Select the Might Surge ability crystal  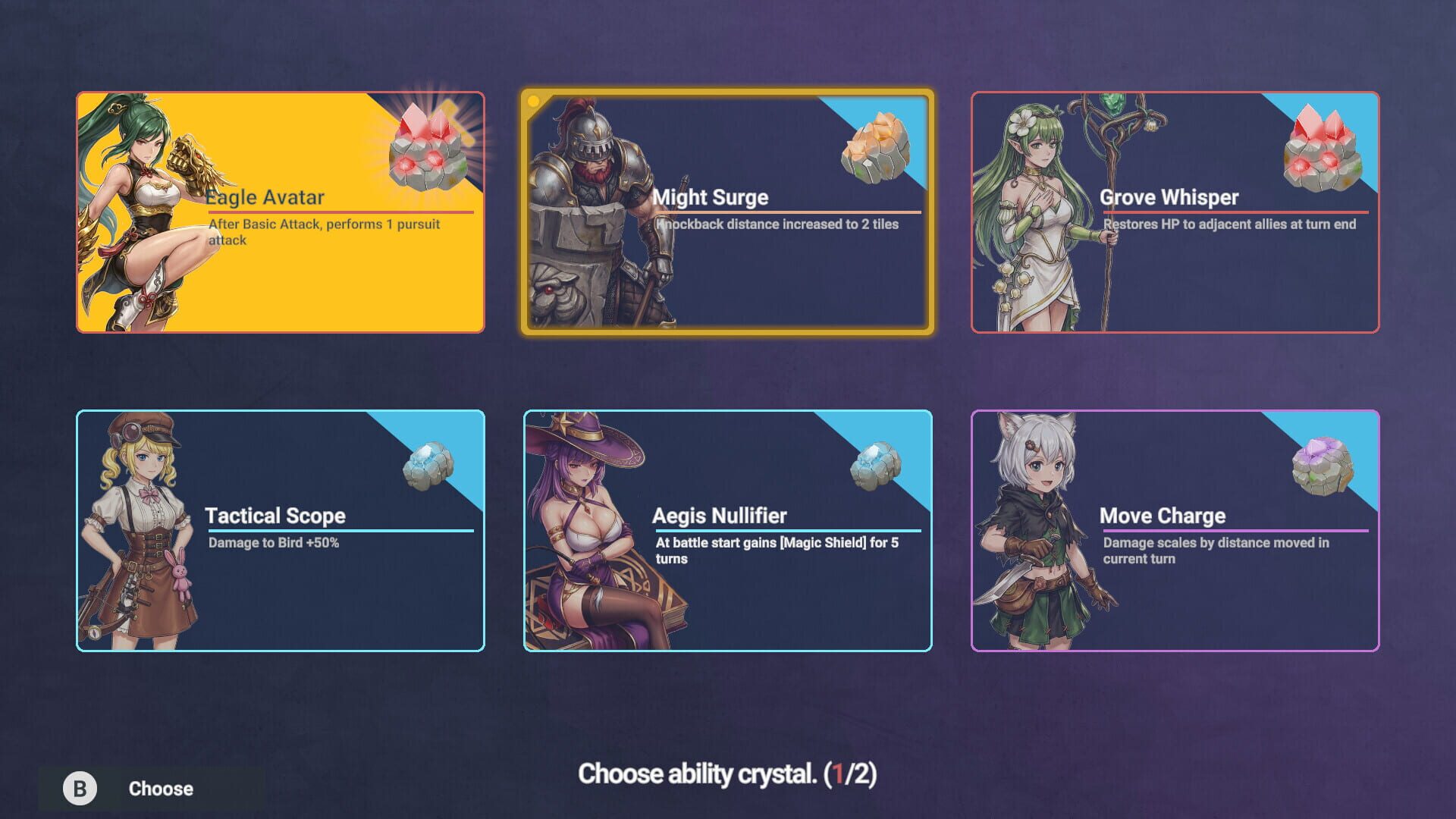(728, 212)
